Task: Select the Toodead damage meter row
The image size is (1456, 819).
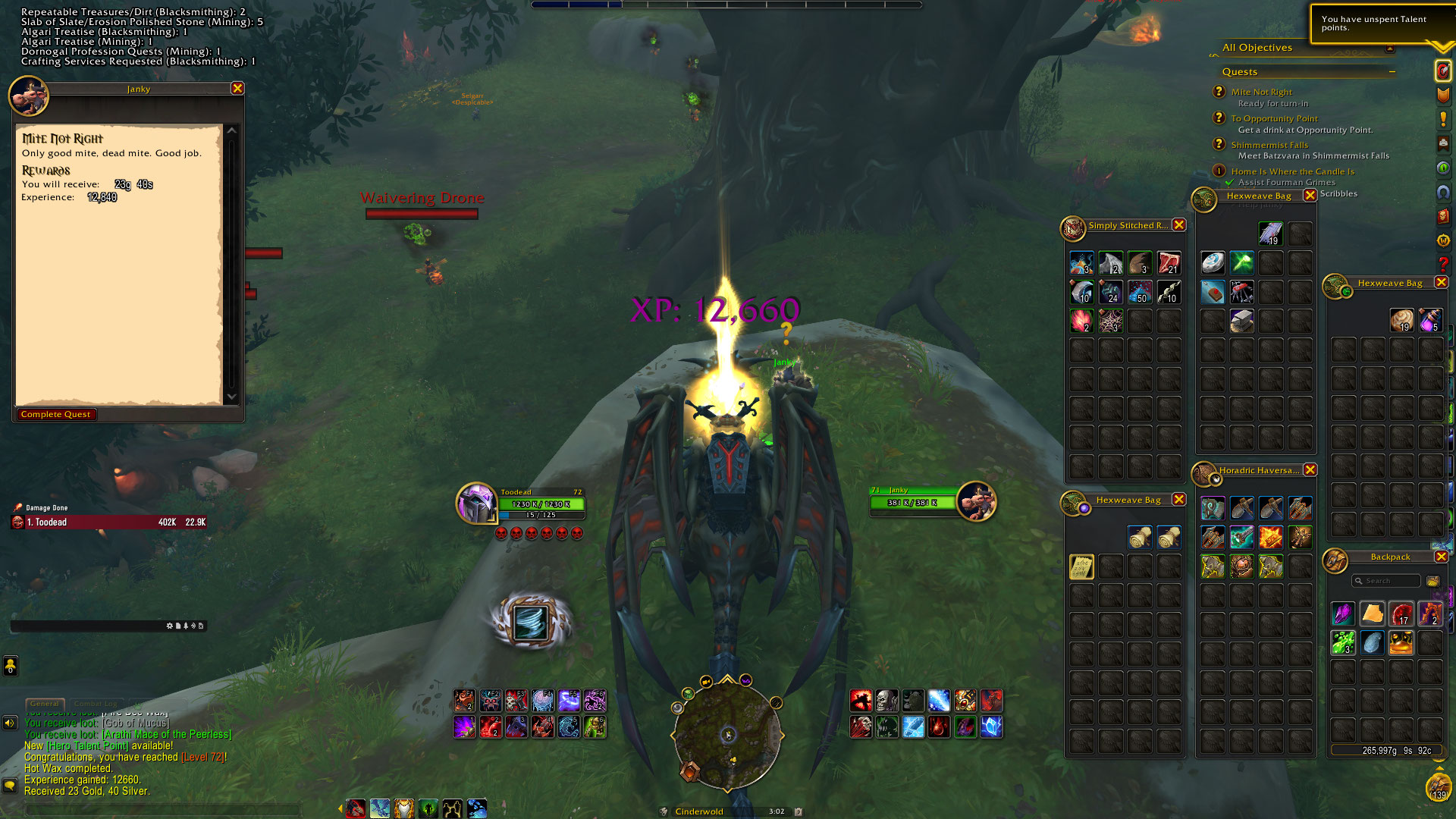Action: 110,522
